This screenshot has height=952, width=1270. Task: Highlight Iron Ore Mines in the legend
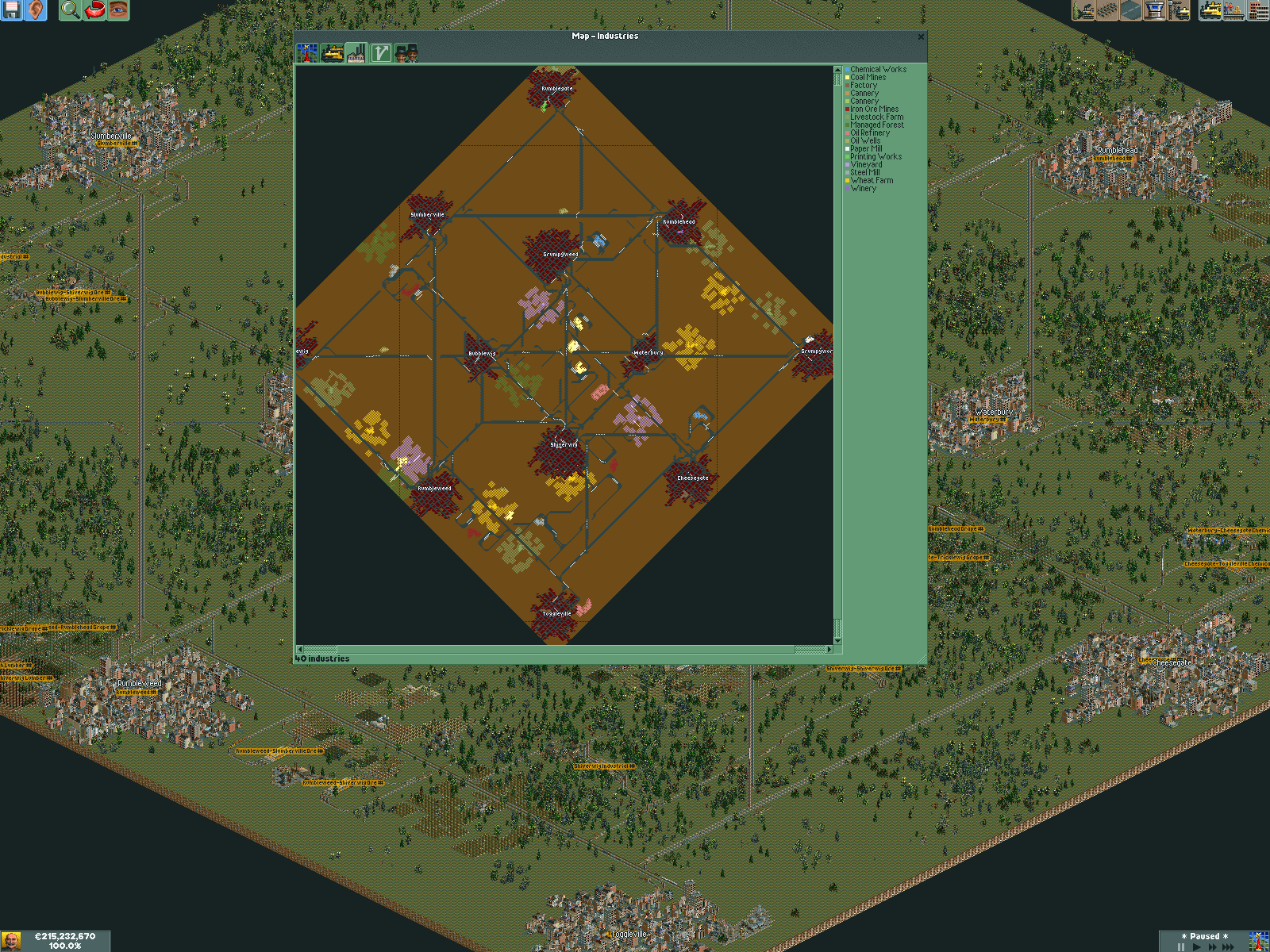pyautogui.click(x=874, y=109)
